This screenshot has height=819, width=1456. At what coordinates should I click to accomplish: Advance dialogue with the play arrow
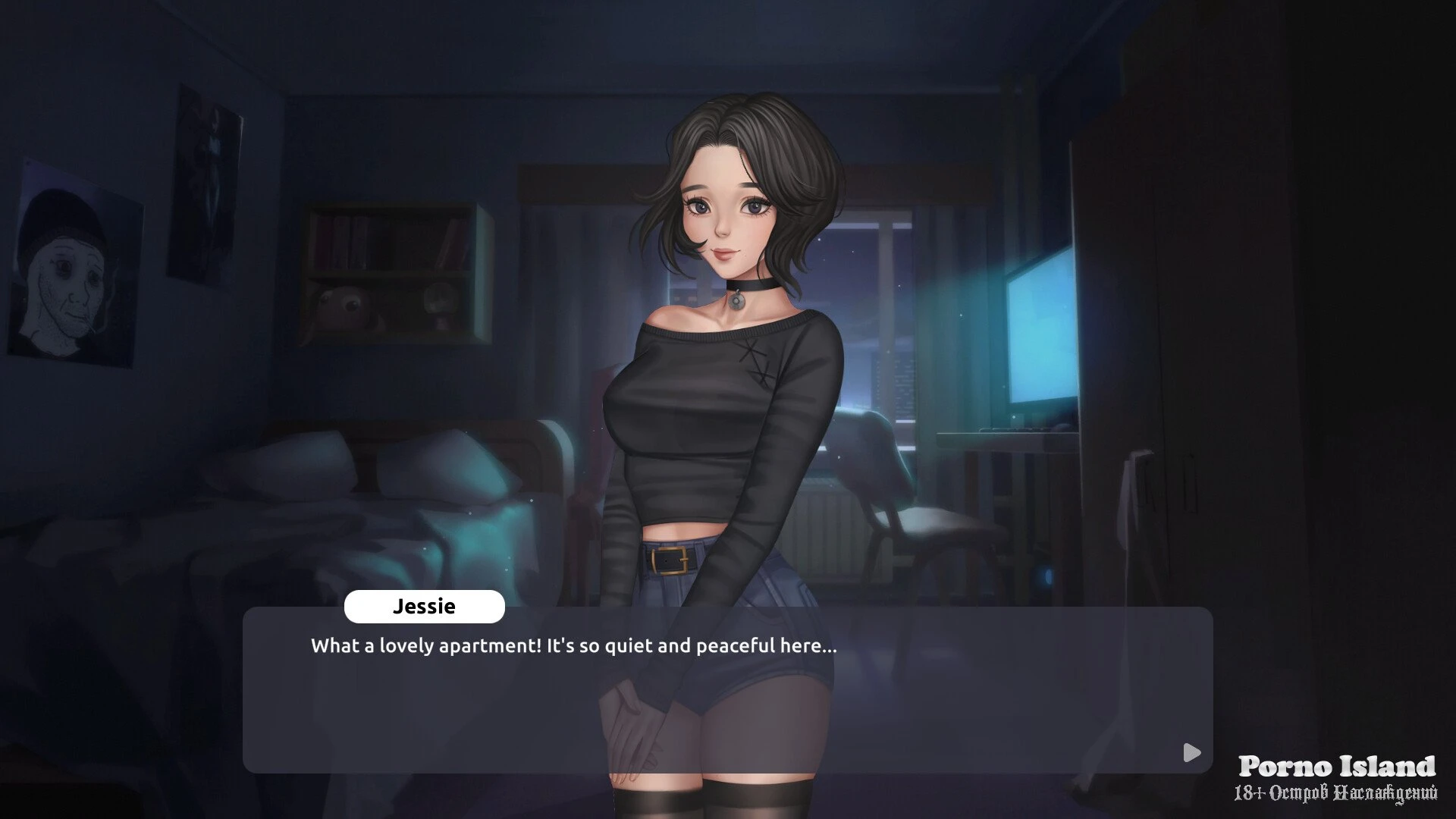pos(1191,752)
